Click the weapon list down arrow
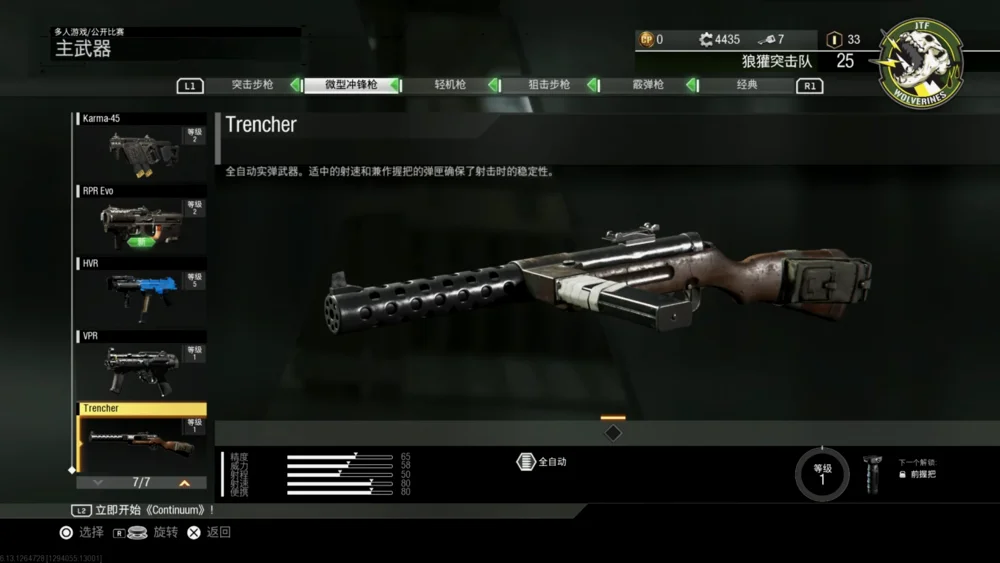The image size is (1000, 563). pyautogui.click(x=97, y=482)
